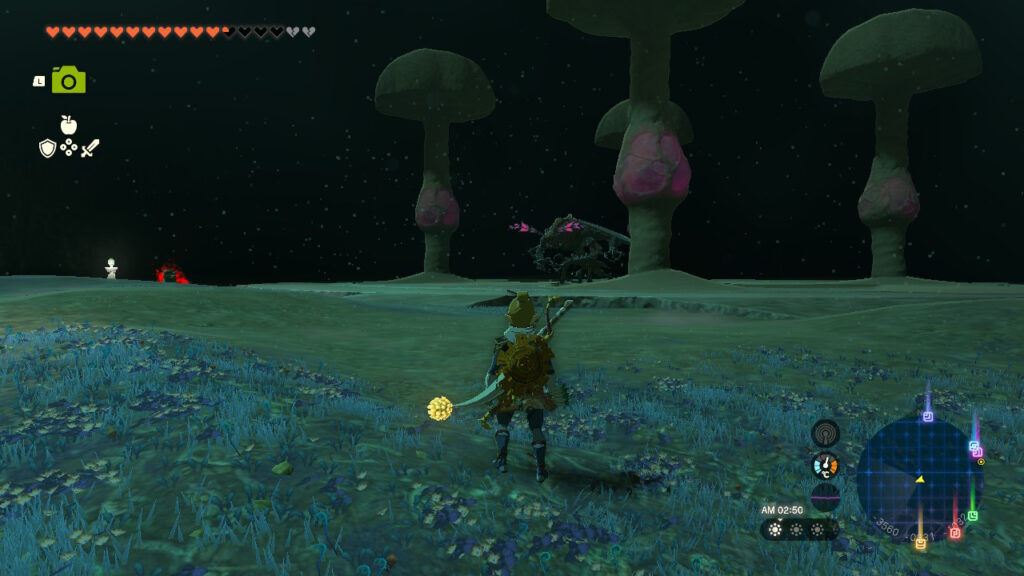Select the green pin on the minimap
1024x576 pixels.
coord(972,516)
